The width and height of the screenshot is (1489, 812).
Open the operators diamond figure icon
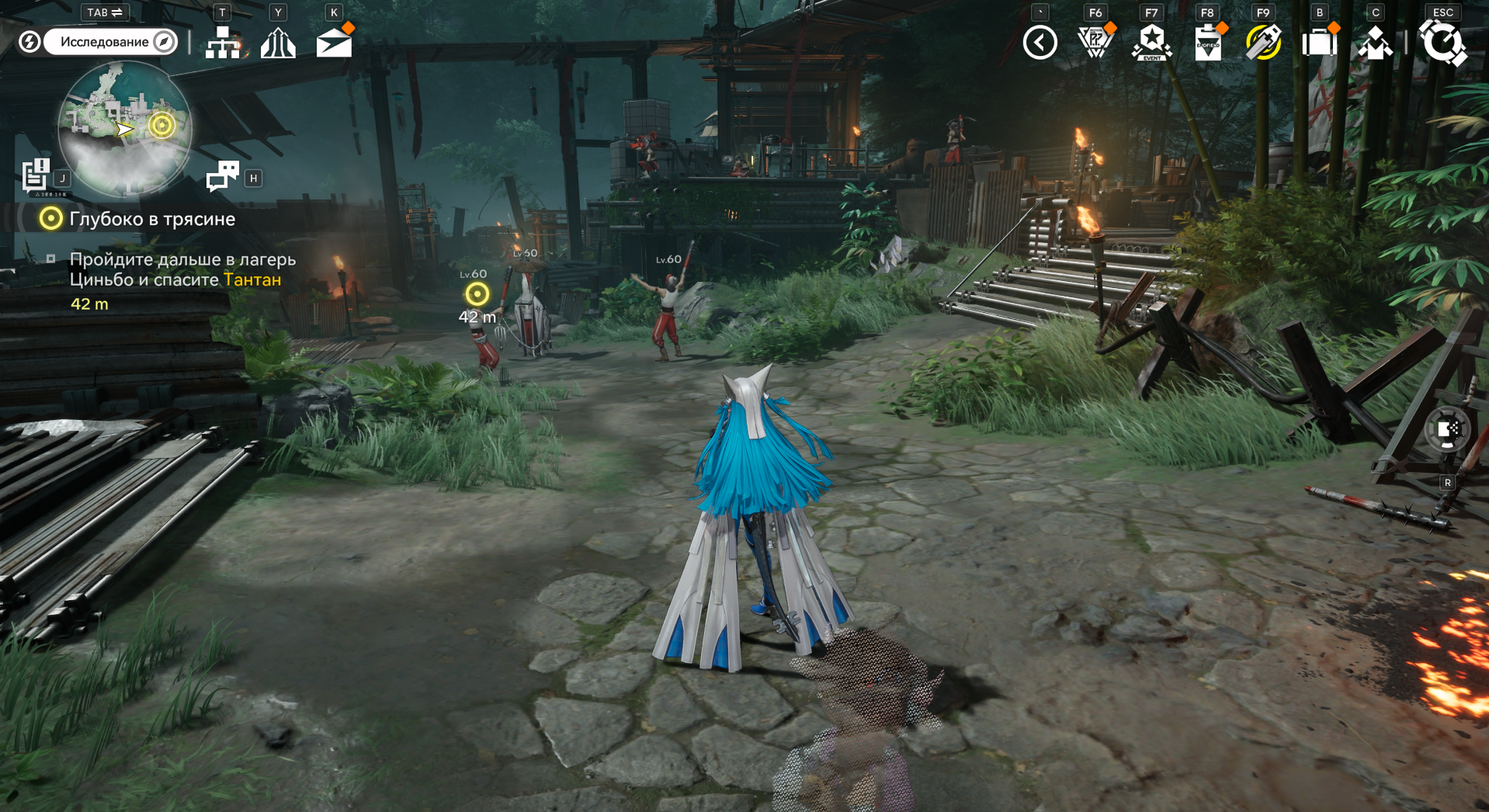point(1375,43)
